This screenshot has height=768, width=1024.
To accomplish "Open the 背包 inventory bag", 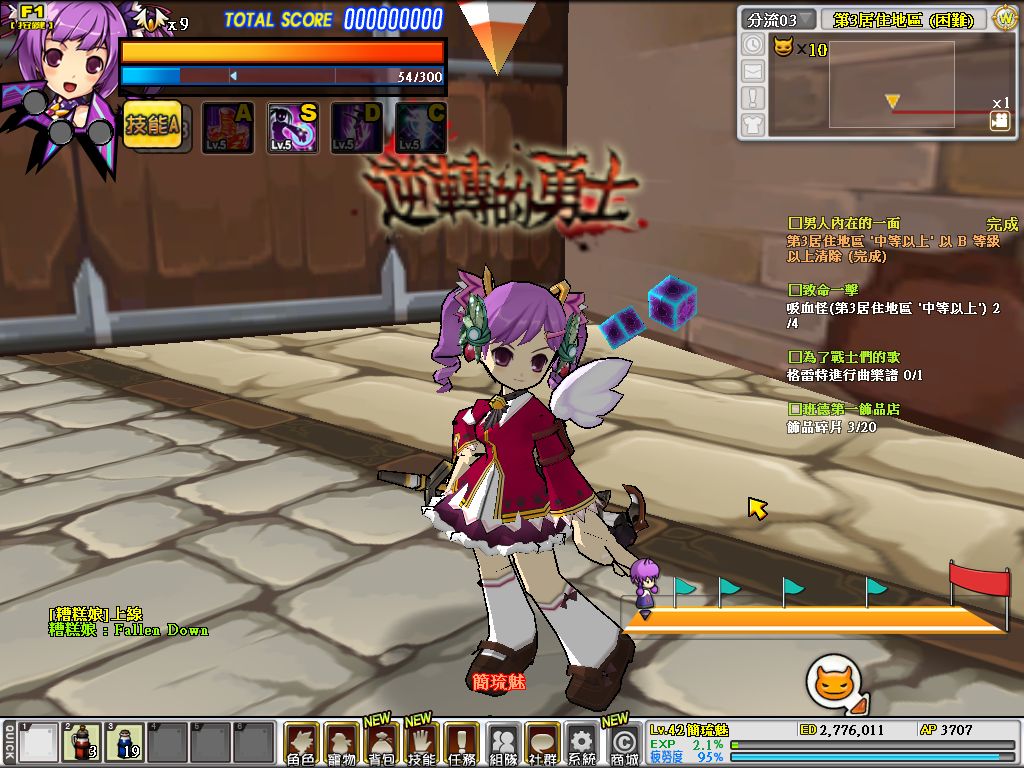I will (x=381, y=744).
